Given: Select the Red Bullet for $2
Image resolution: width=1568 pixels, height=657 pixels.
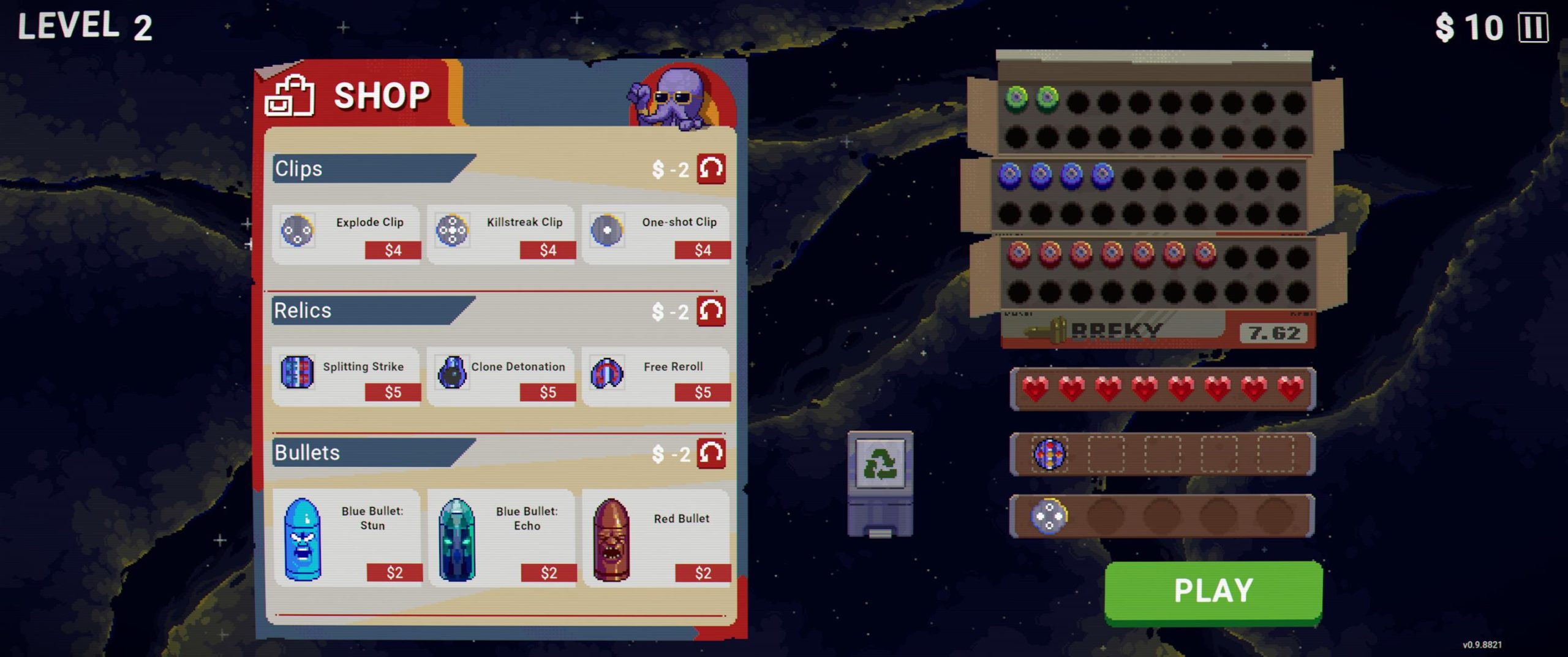Looking at the screenshot, I should (x=656, y=539).
